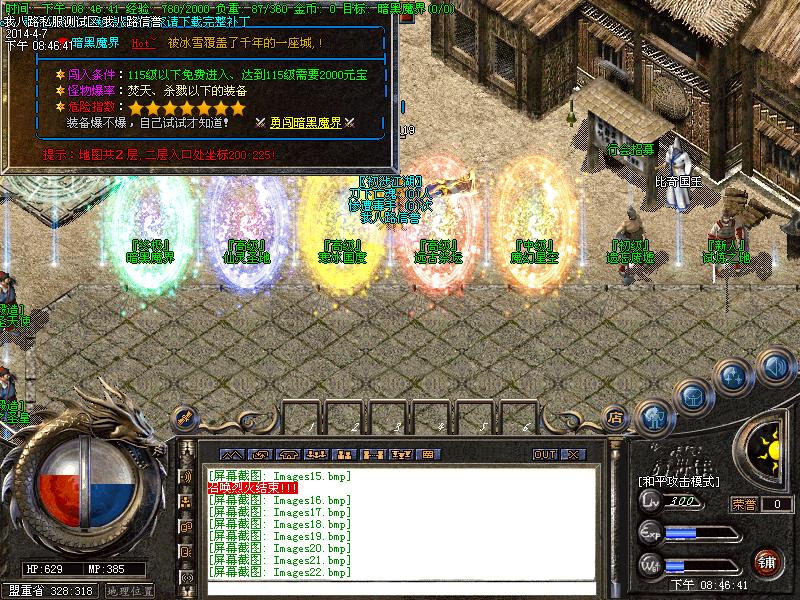Click the 荣誉 honor label

743,504
